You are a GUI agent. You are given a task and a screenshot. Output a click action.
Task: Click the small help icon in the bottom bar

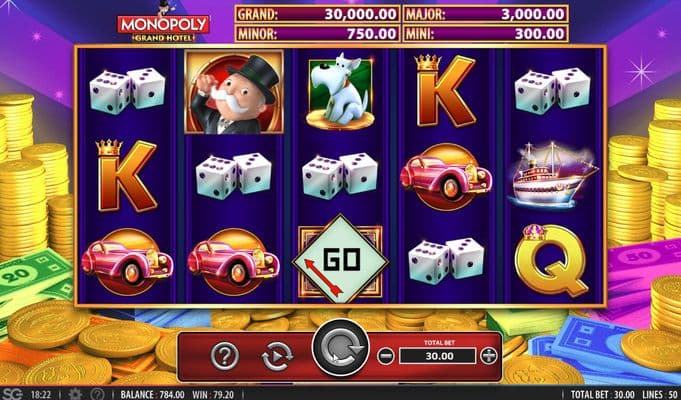click(x=97, y=394)
